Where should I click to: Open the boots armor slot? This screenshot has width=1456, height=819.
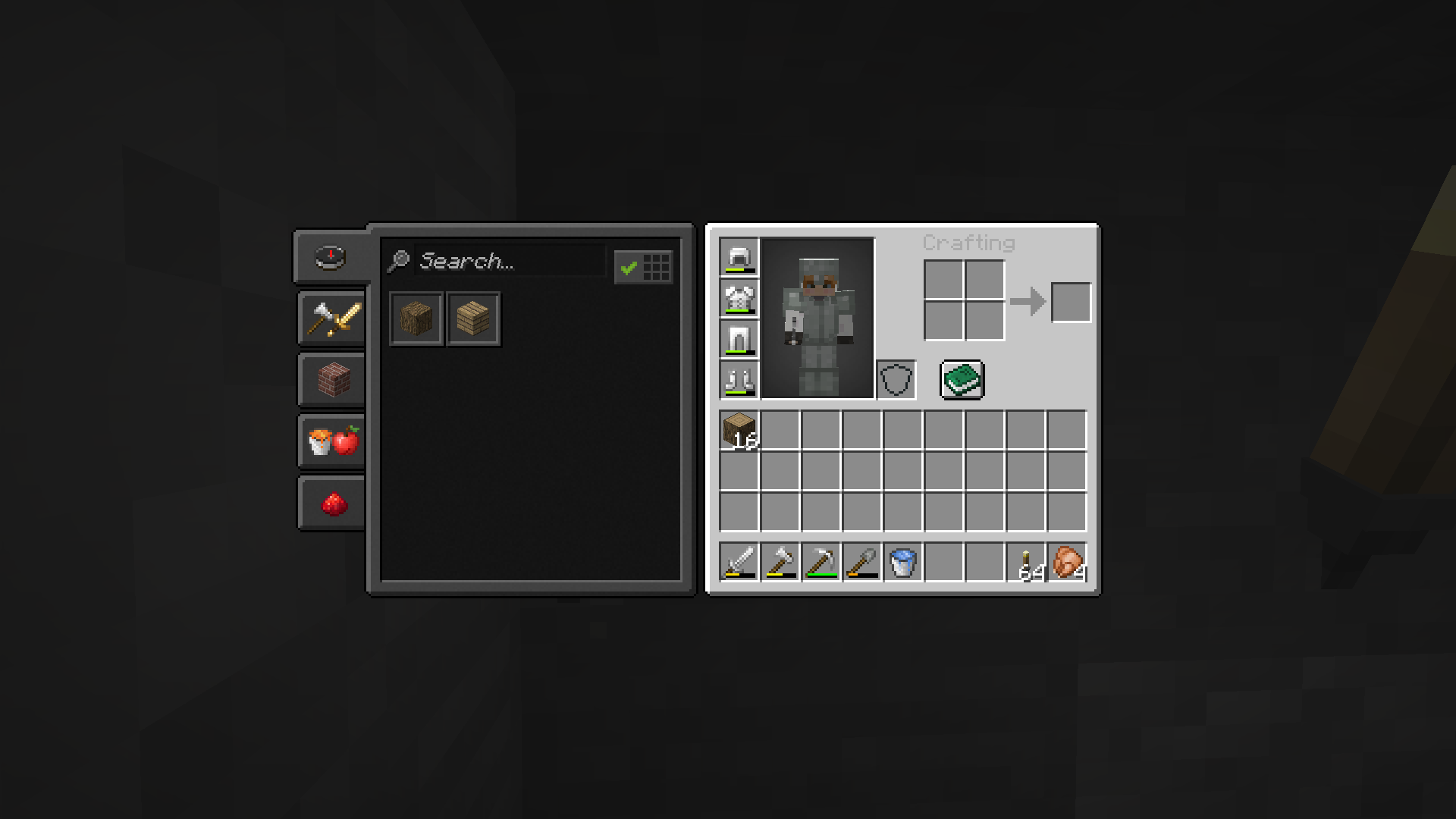(x=739, y=380)
